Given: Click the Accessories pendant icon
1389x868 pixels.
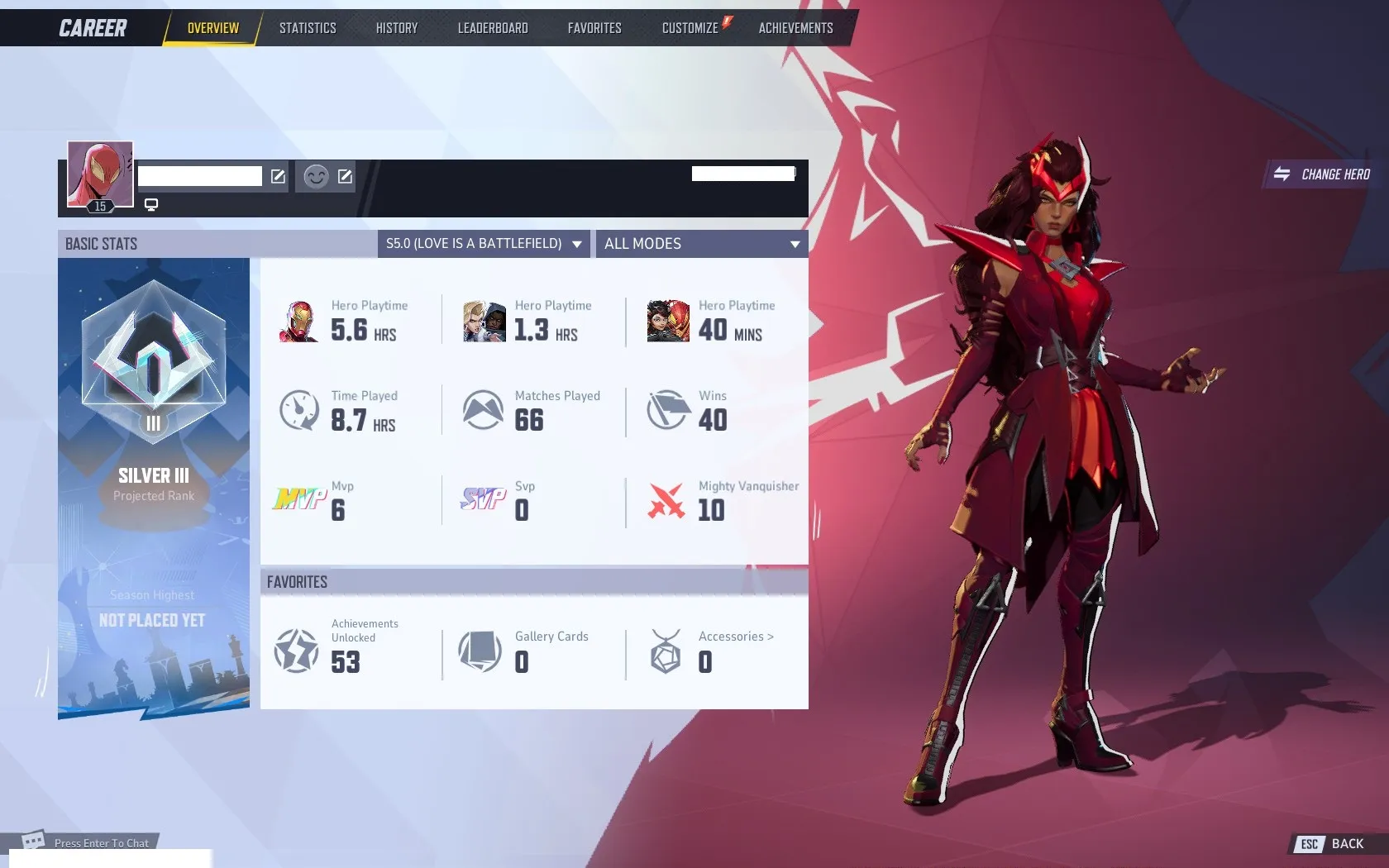Looking at the screenshot, I should point(666,651).
